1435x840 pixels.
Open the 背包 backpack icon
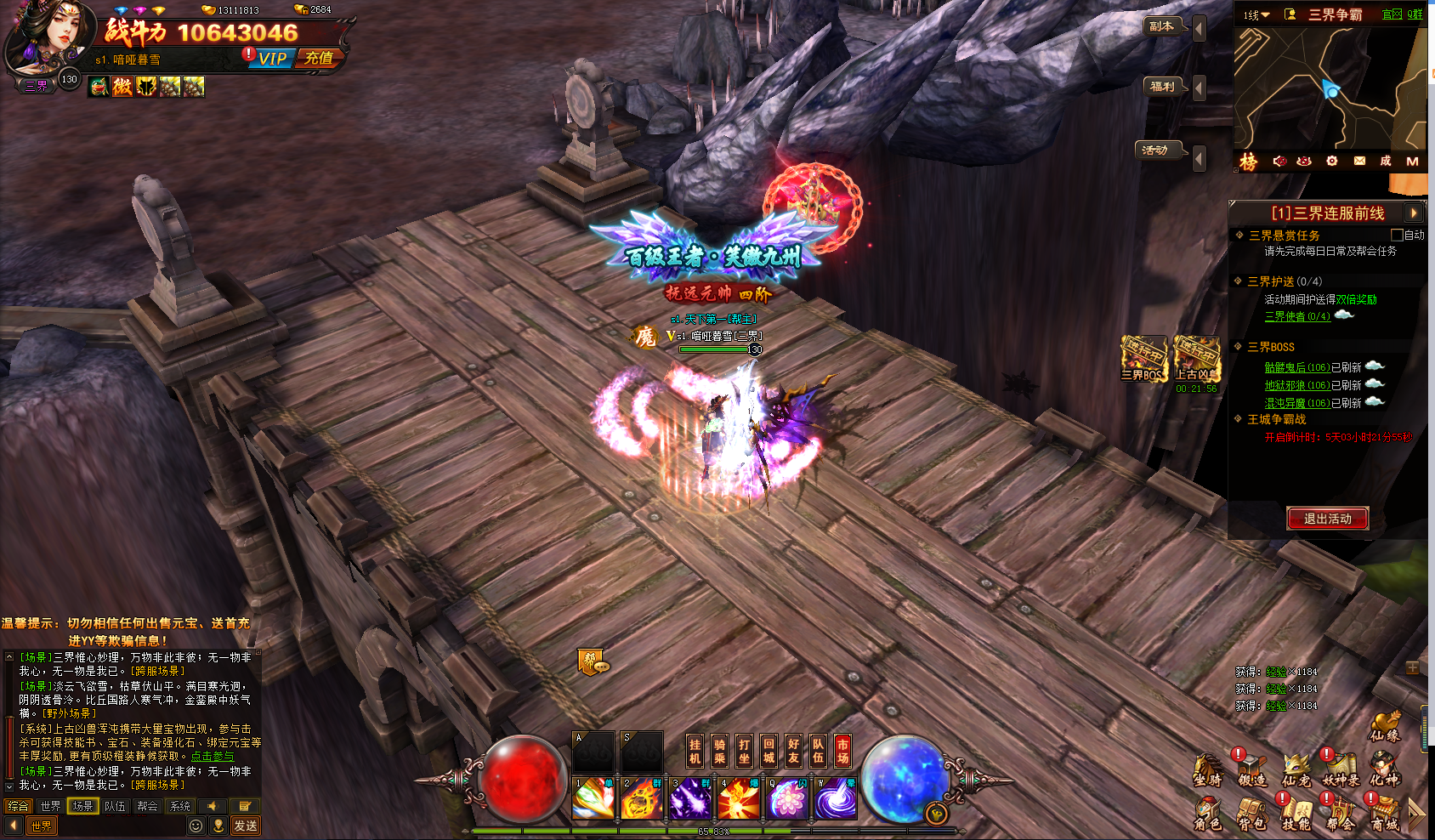pyautogui.click(x=1251, y=814)
